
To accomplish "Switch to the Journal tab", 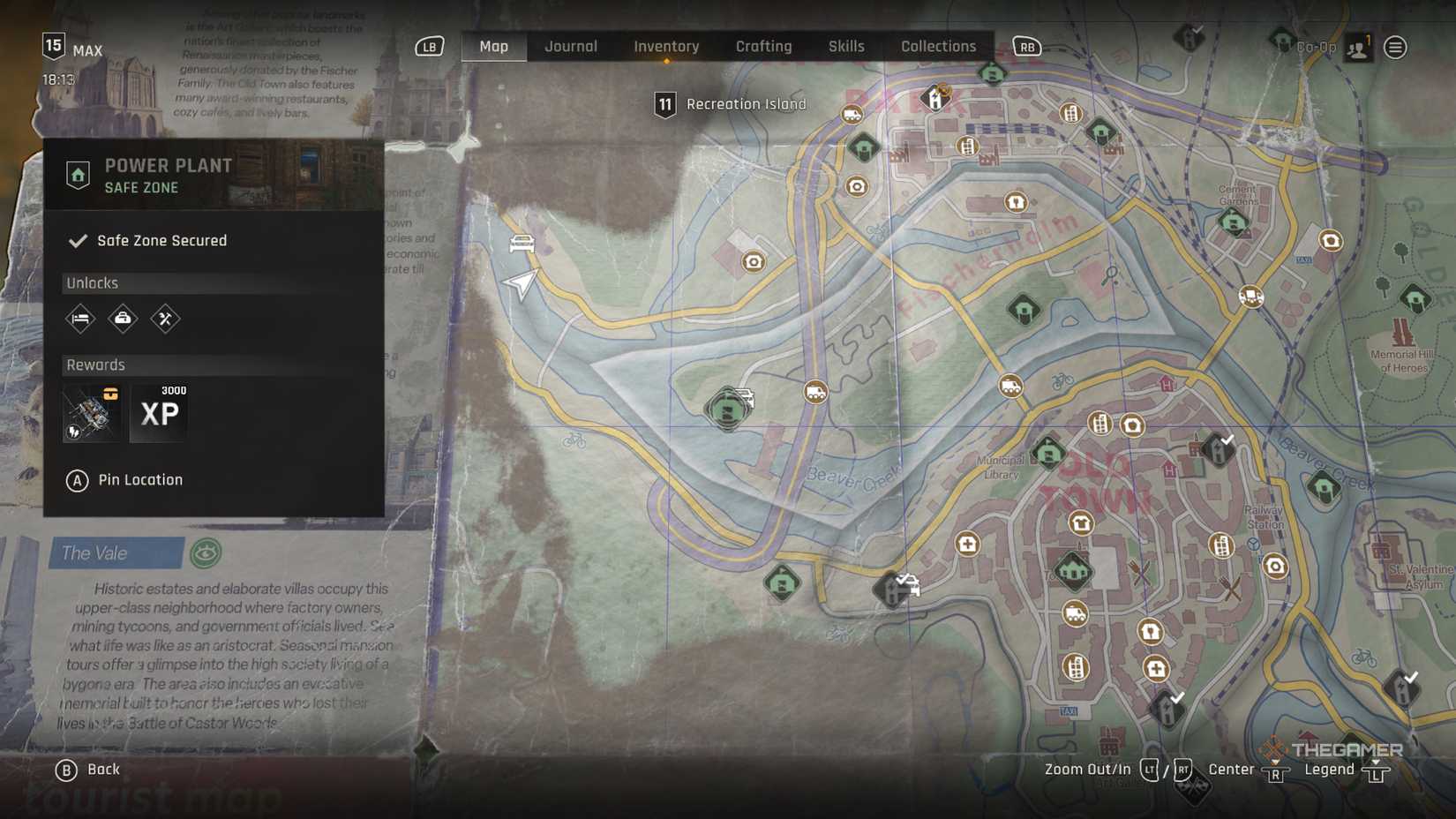I will coord(570,47).
